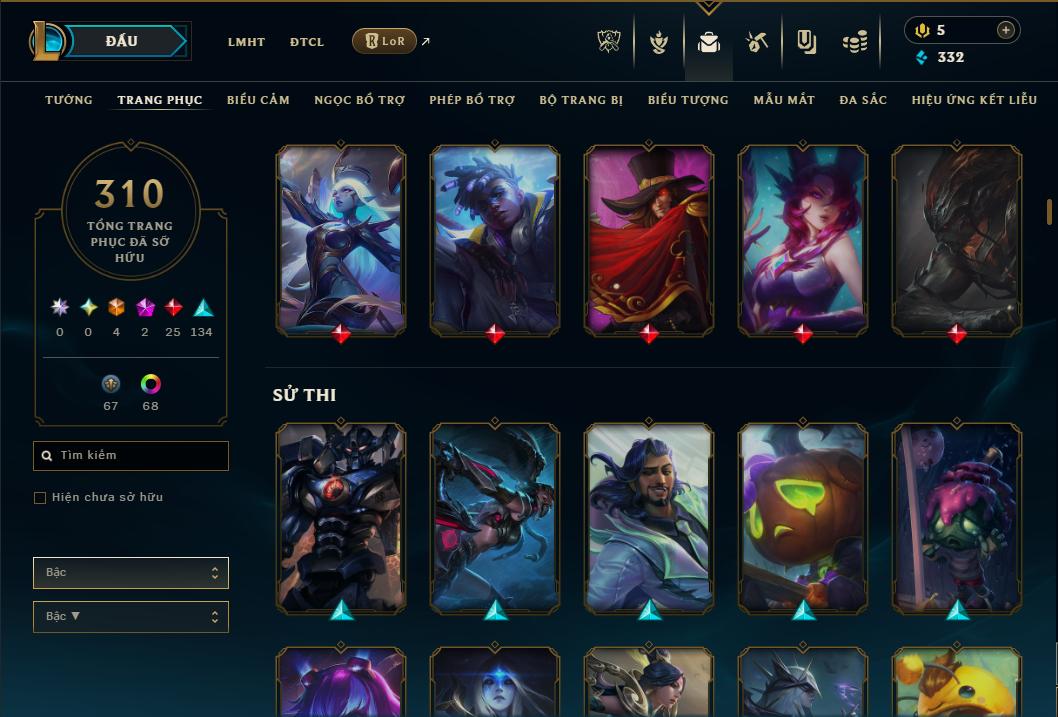Open the Bậc ▼ sort dropdown
The height and width of the screenshot is (717, 1058).
pyautogui.click(x=131, y=617)
